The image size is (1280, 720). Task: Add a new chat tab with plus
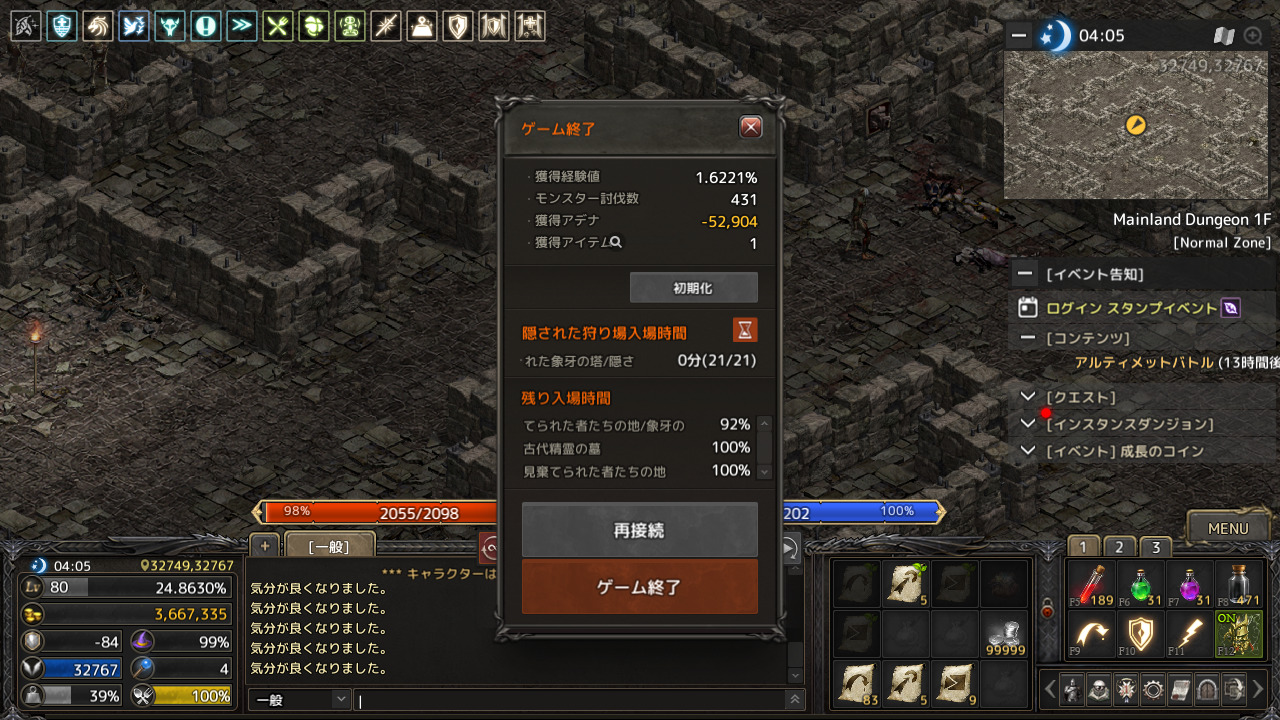click(264, 545)
